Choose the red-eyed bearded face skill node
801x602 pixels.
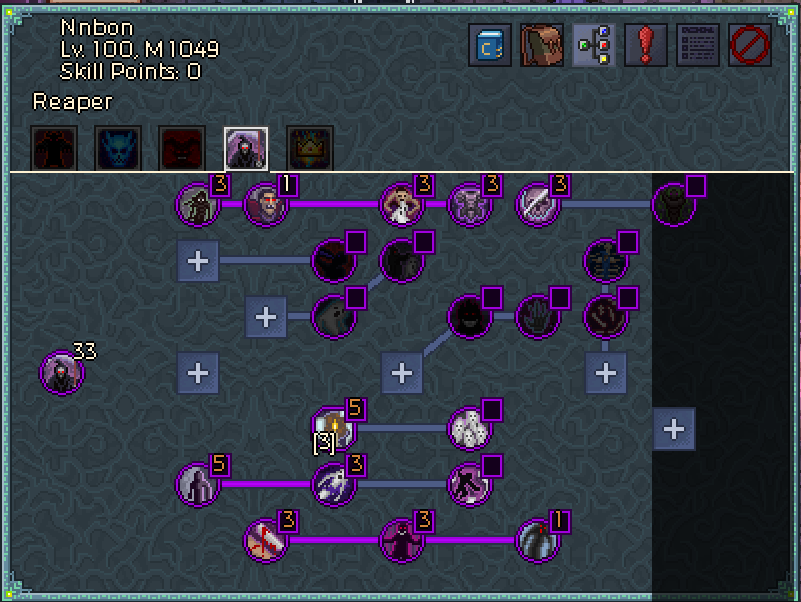point(265,205)
